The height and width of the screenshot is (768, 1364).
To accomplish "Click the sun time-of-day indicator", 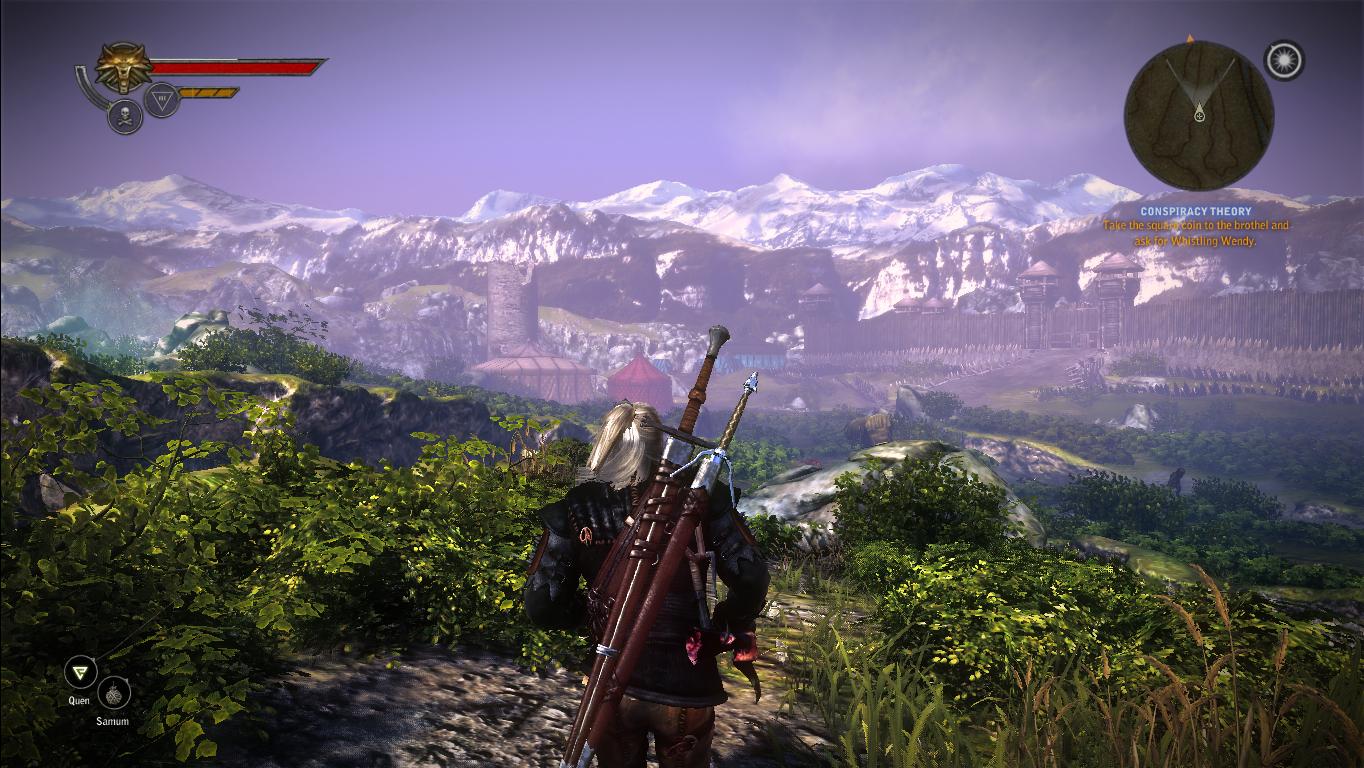I will coord(1283,61).
